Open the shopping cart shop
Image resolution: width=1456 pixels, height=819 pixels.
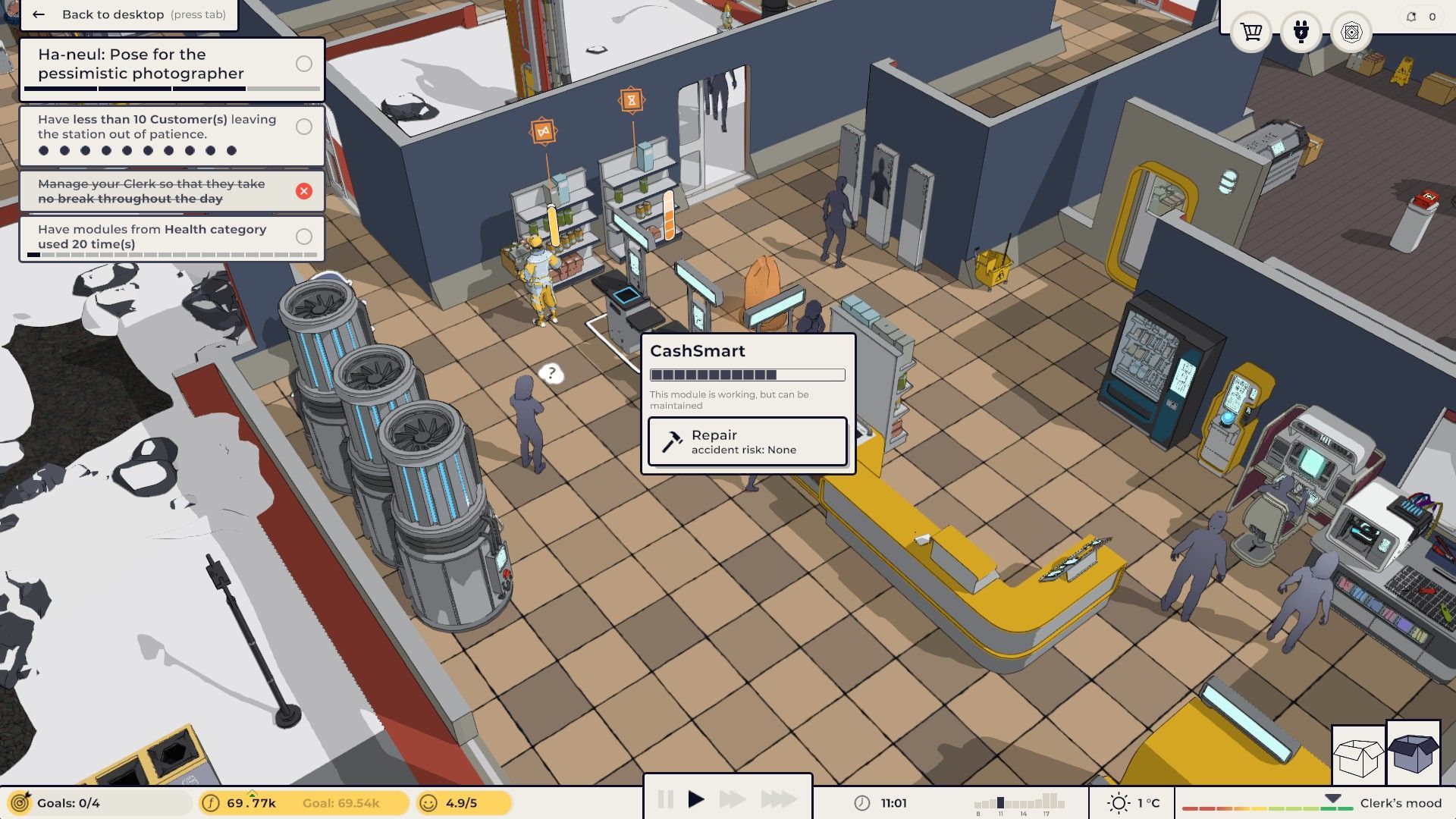pos(1250,33)
